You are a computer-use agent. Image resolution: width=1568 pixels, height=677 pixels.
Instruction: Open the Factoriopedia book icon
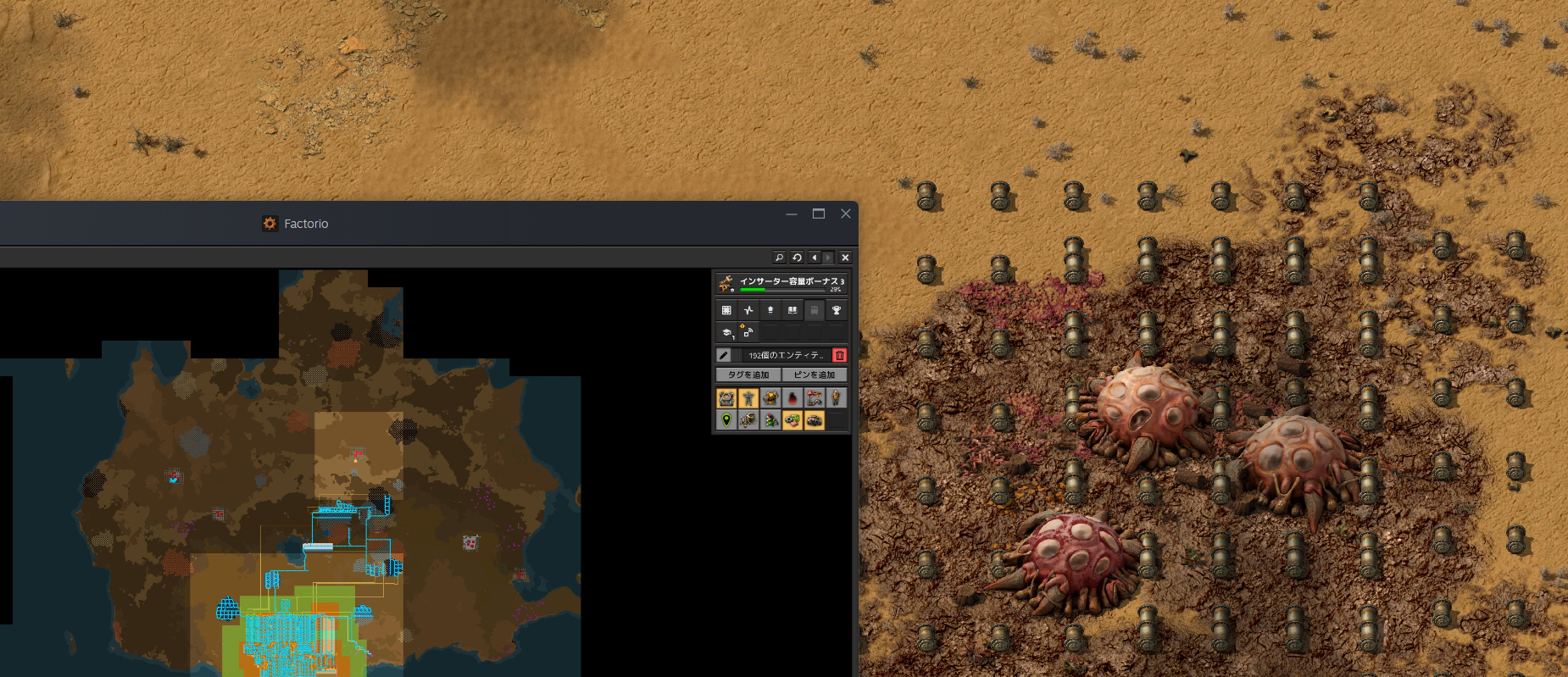click(x=792, y=310)
